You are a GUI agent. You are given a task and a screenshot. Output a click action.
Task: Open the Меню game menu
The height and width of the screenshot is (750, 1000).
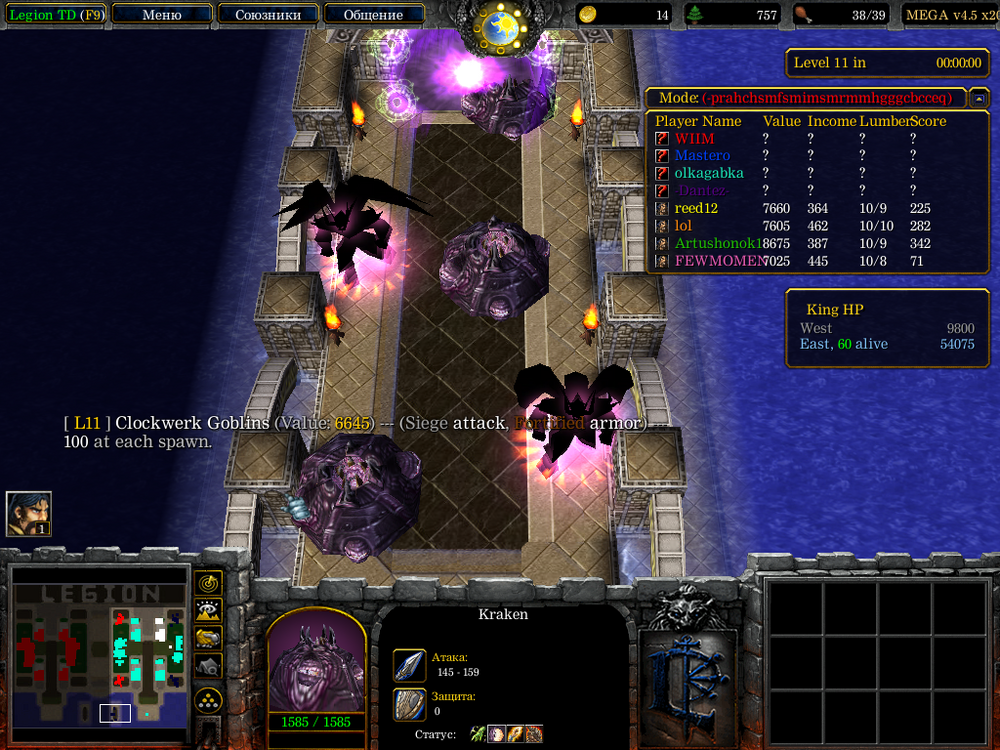point(162,15)
